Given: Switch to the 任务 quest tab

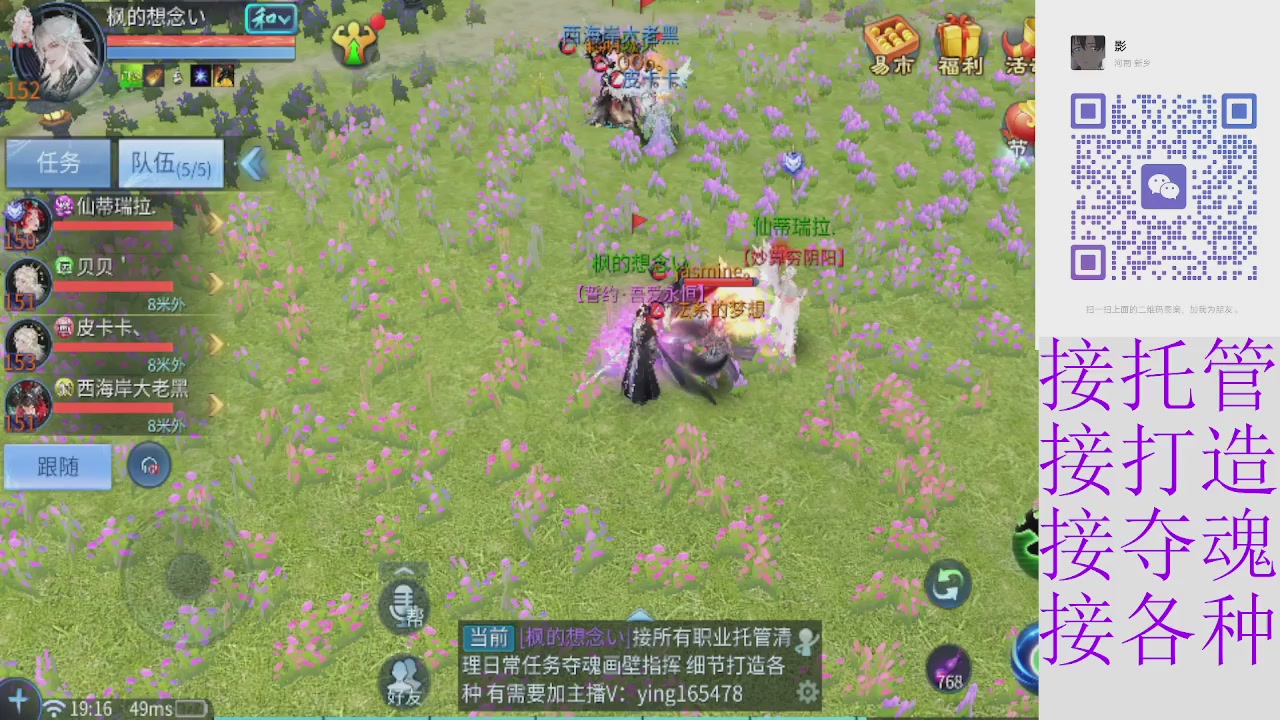Looking at the screenshot, I should click(57, 163).
